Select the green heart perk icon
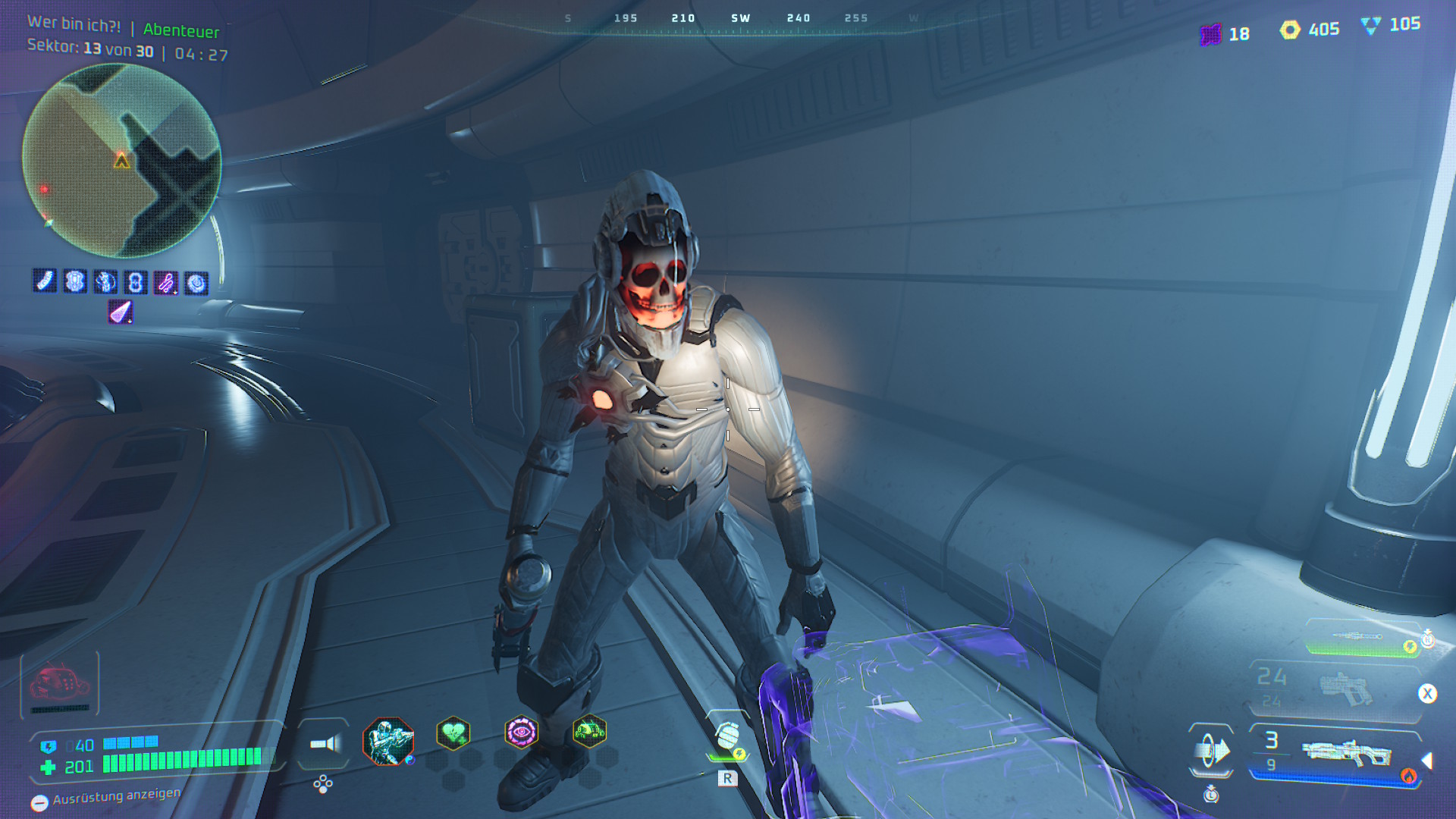The width and height of the screenshot is (1456, 819). (x=453, y=733)
